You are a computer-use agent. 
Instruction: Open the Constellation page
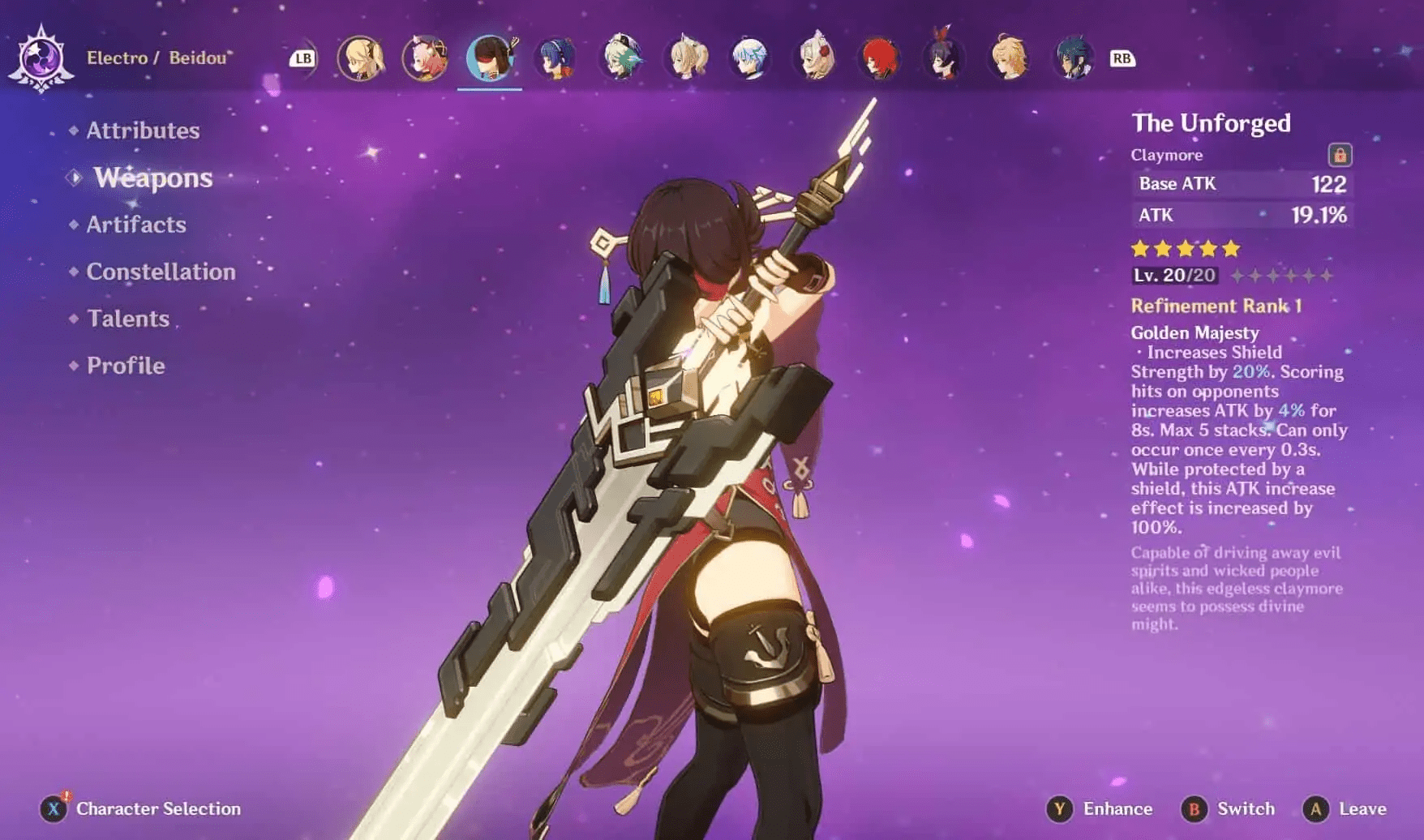[x=161, y=272]
